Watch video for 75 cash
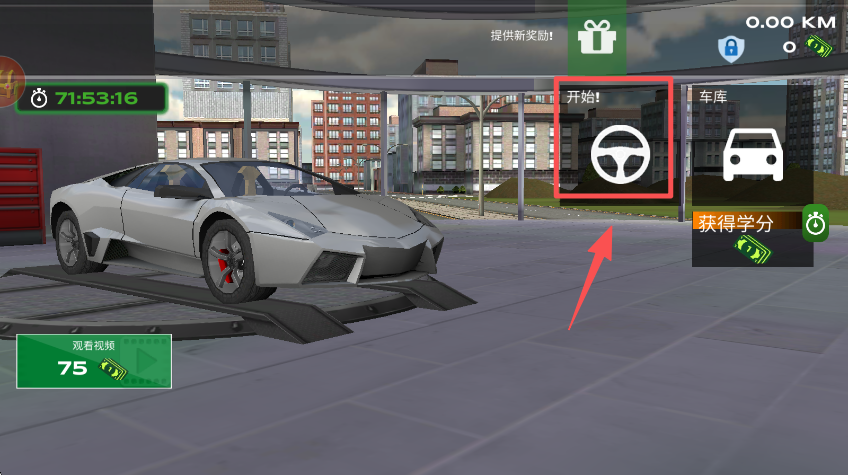848x475 pixels. (x=93, y=361)
